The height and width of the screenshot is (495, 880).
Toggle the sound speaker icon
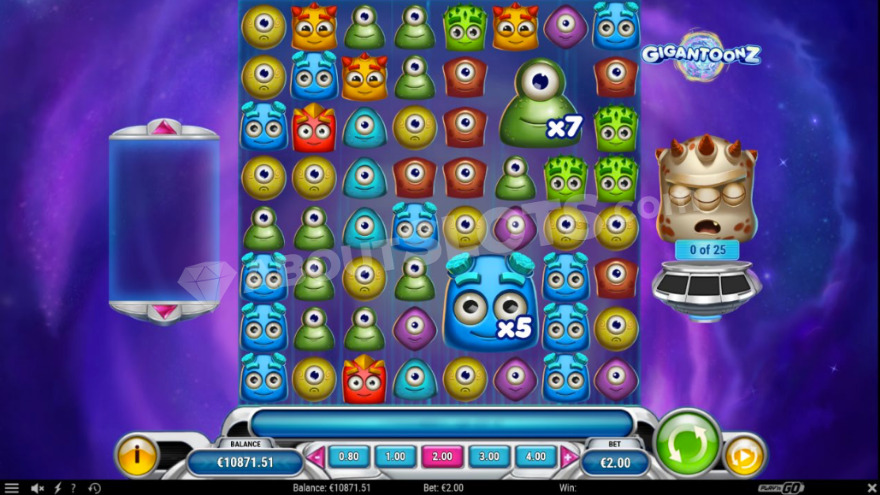click(x=37, y=488)
